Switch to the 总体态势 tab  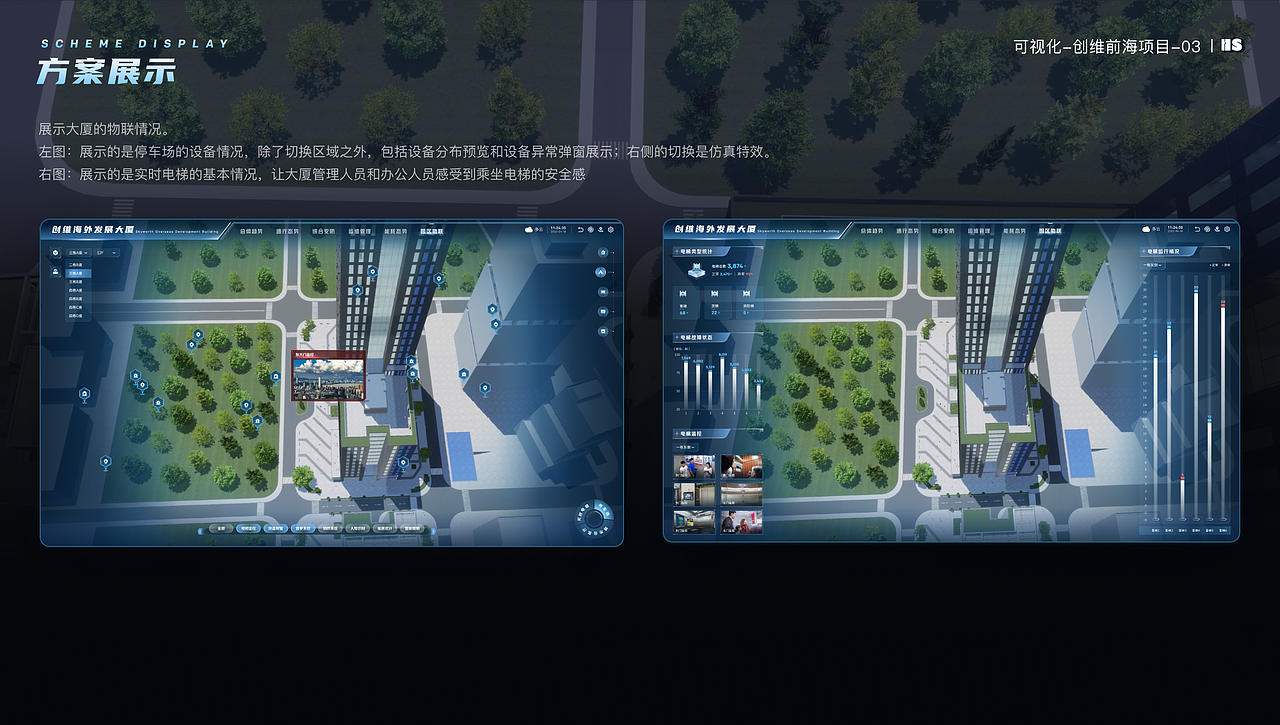coord(252,231)
